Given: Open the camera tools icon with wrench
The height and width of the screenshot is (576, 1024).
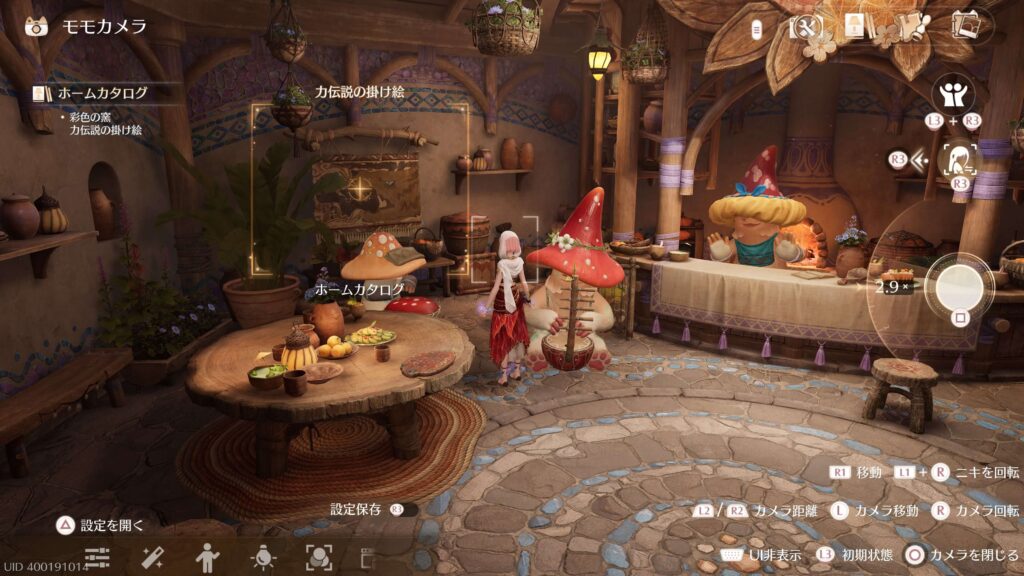Looking at the screenshot, I should coord(805,26).
